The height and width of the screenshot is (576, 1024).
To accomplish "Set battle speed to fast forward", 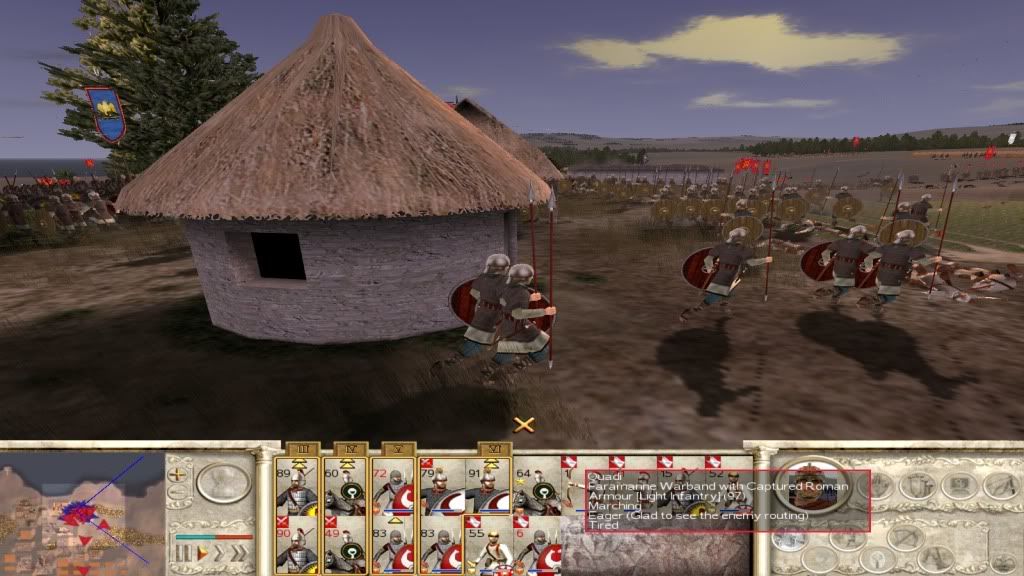I will (220, 551).
